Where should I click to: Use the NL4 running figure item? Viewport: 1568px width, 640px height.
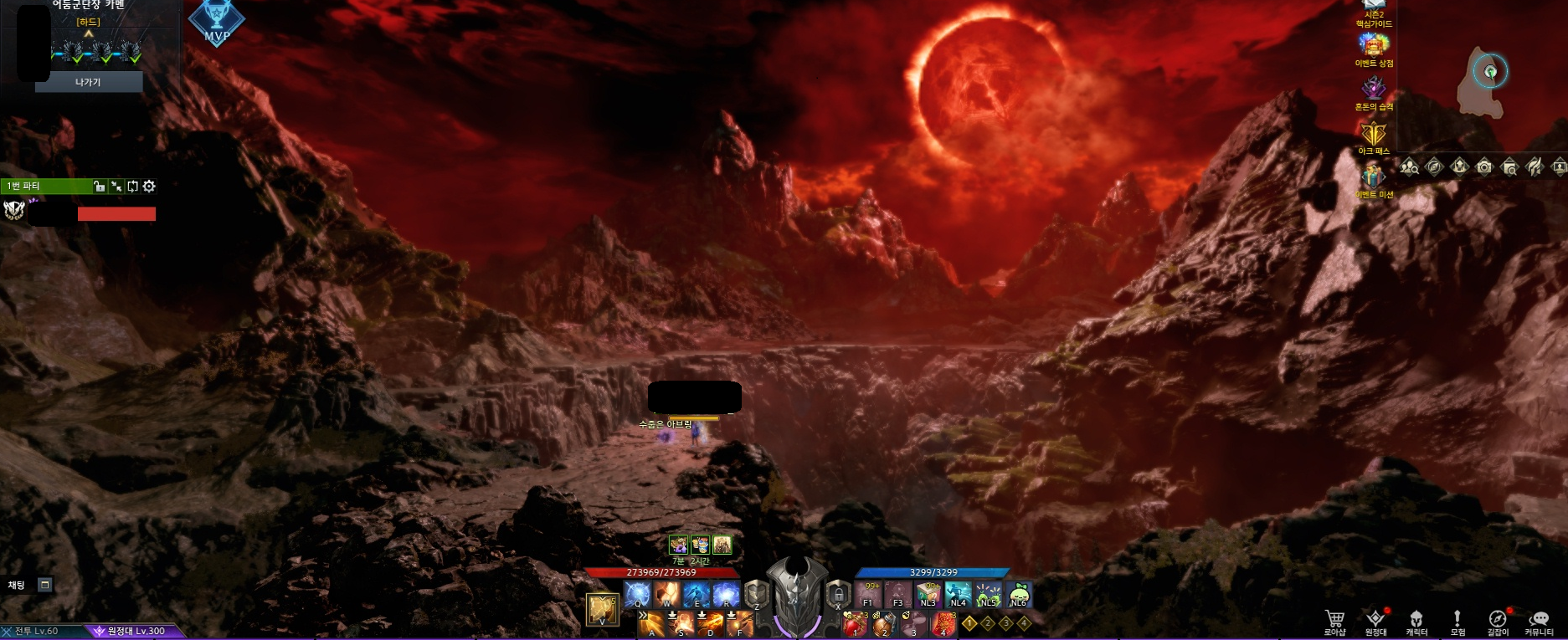[958, 594]
